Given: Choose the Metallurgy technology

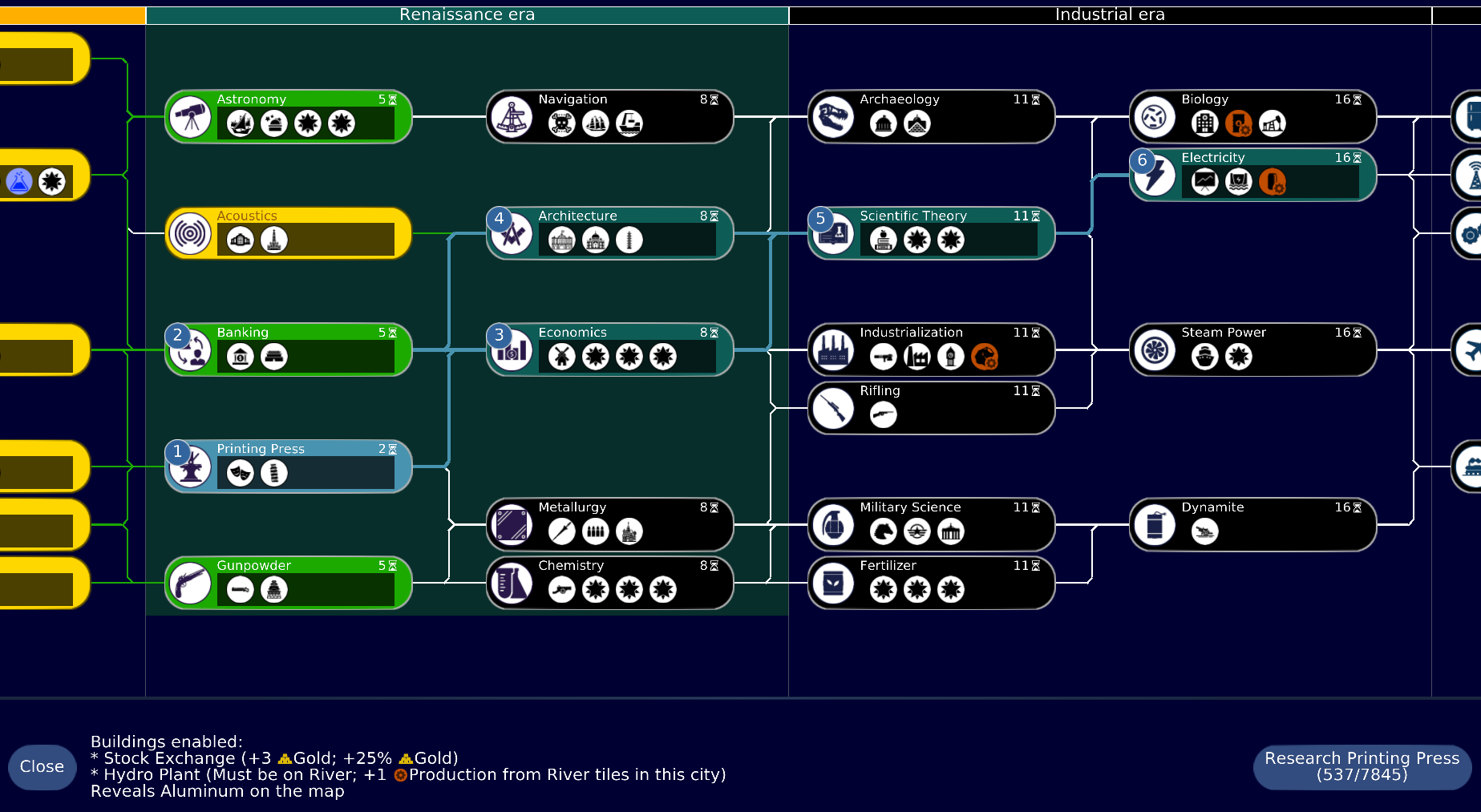Looking at the screenshot, I should pos(609,525).
